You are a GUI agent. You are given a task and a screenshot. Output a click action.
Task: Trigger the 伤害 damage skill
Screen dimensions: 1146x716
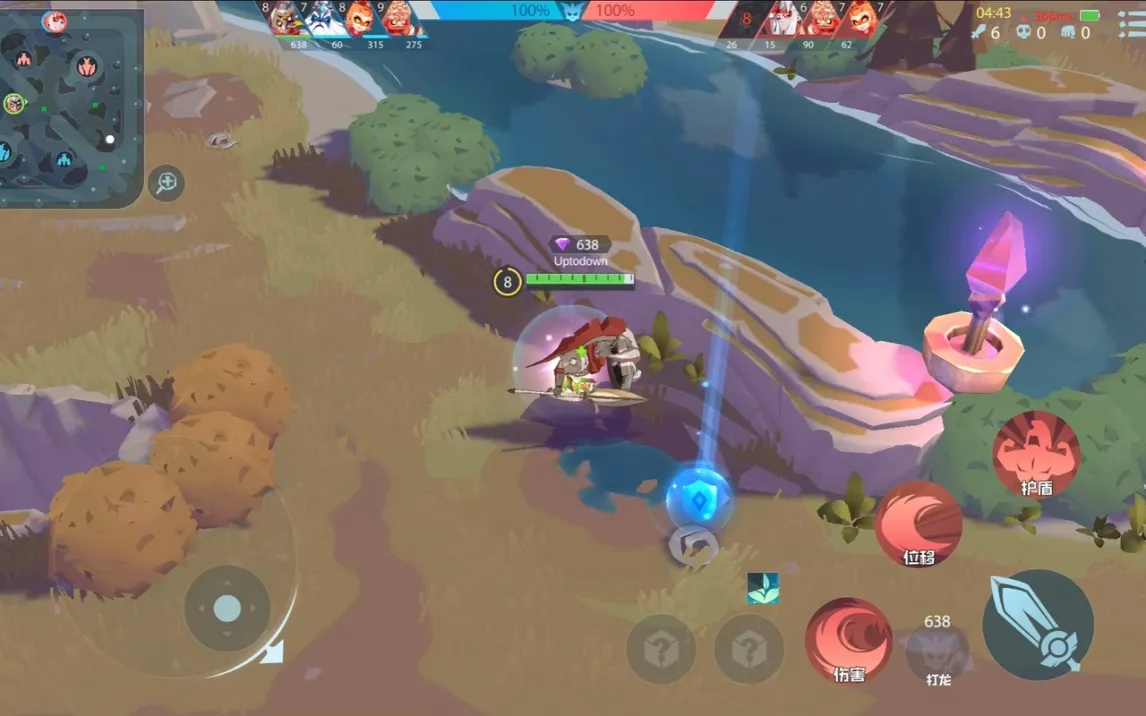coord(848,641)
